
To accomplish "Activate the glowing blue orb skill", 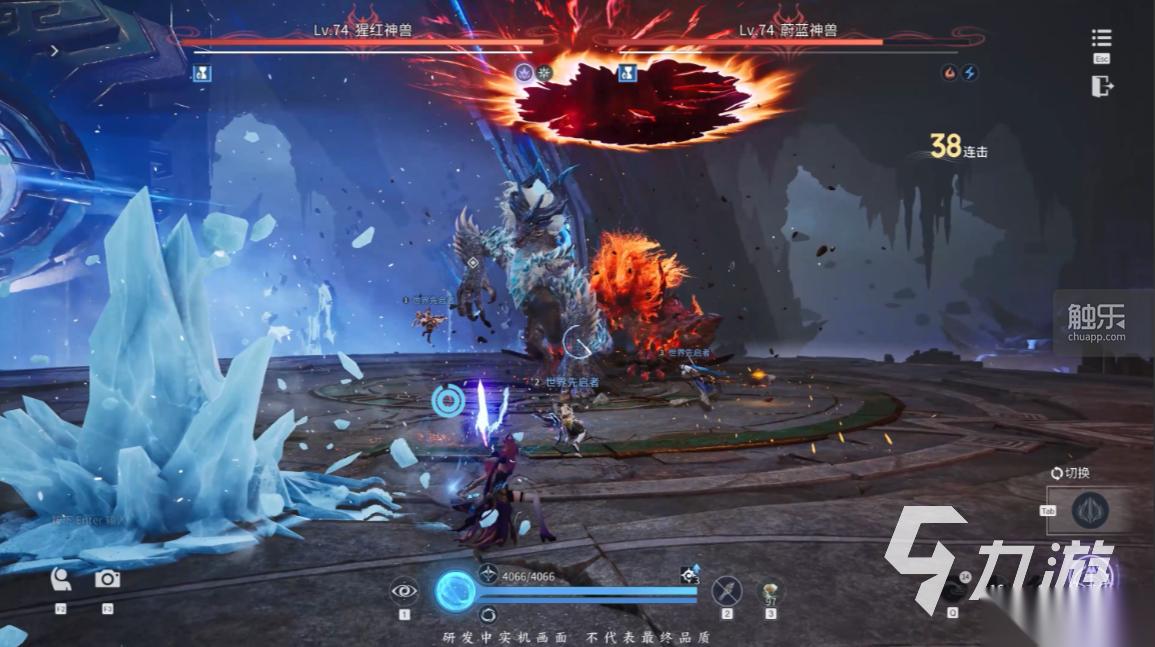I will [x=456, y=590].
